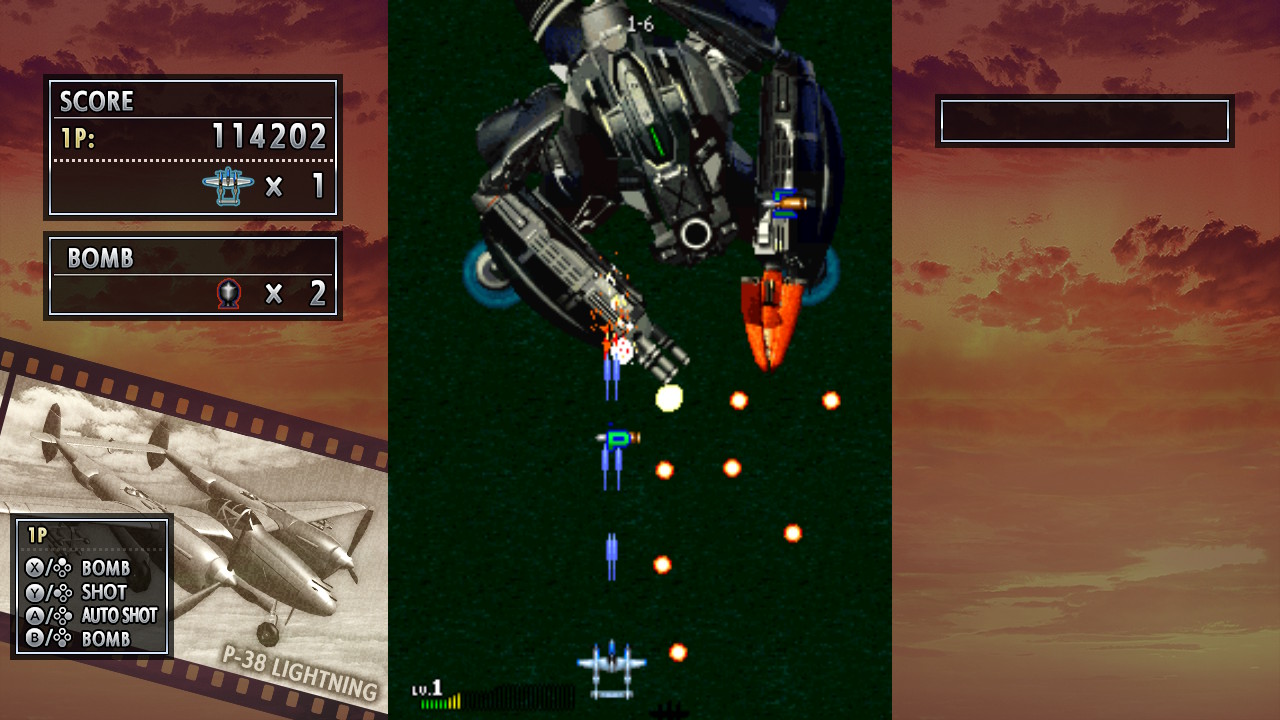Click the 1P score value 114202
Image resolution: width=1280 pixels, height=720 pixels.
[x=270, y=136]
